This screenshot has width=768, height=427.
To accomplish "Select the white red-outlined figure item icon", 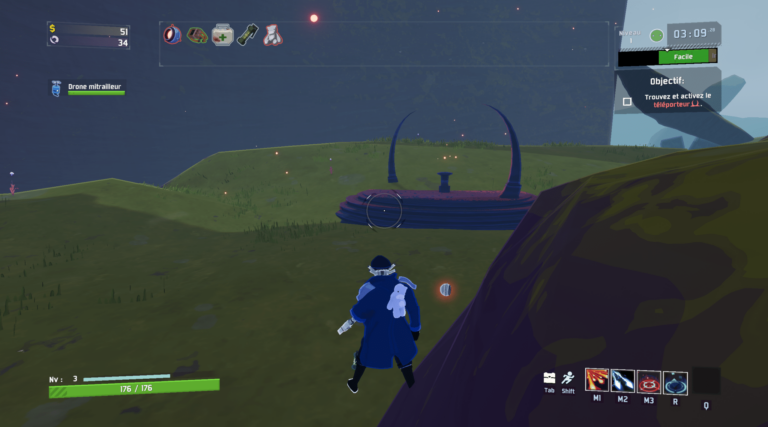I will pyautogui.click(x=272, y=35).
